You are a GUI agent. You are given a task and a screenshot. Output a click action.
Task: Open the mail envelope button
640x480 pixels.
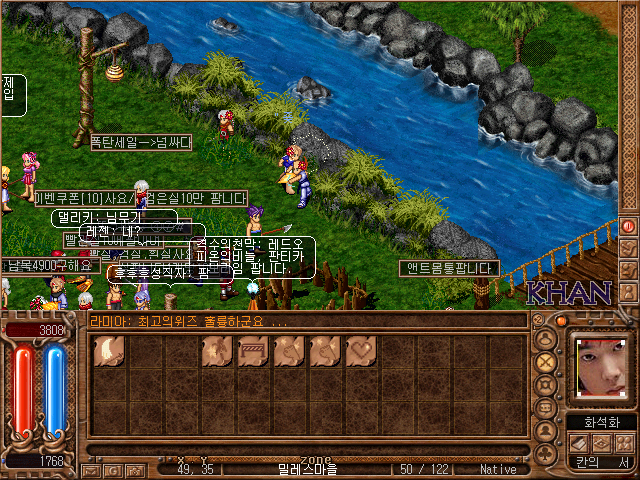pyautogui.click(x=90, y=469)
